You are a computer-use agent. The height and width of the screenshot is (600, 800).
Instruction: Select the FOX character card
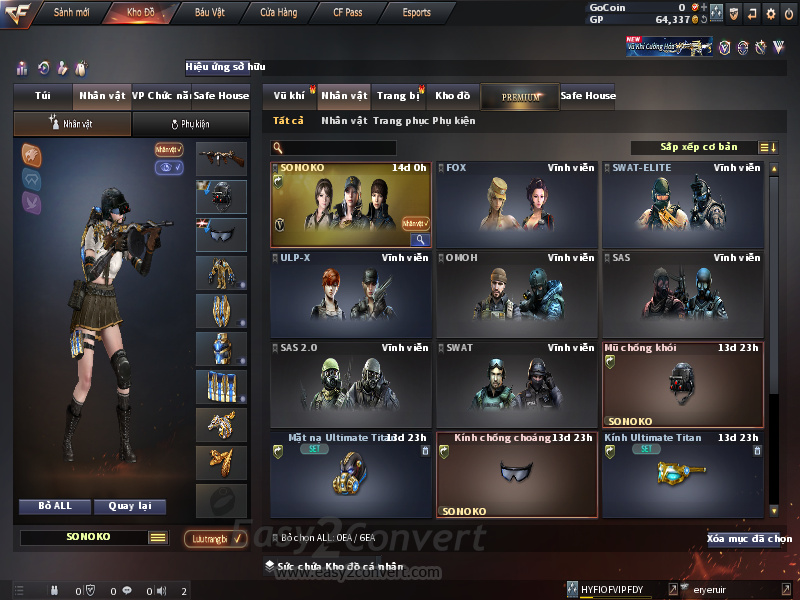[x=517, y=205]
